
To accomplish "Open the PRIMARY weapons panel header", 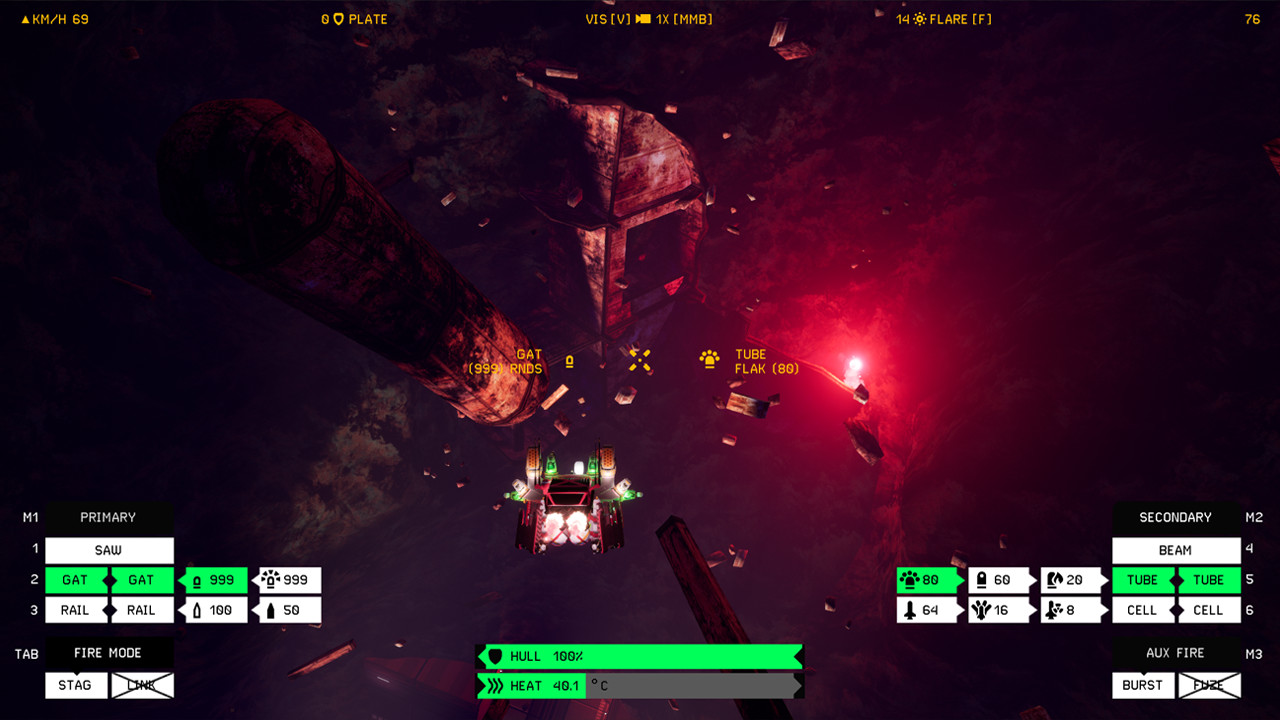I will pyautogui.click(x=107, y=517).
